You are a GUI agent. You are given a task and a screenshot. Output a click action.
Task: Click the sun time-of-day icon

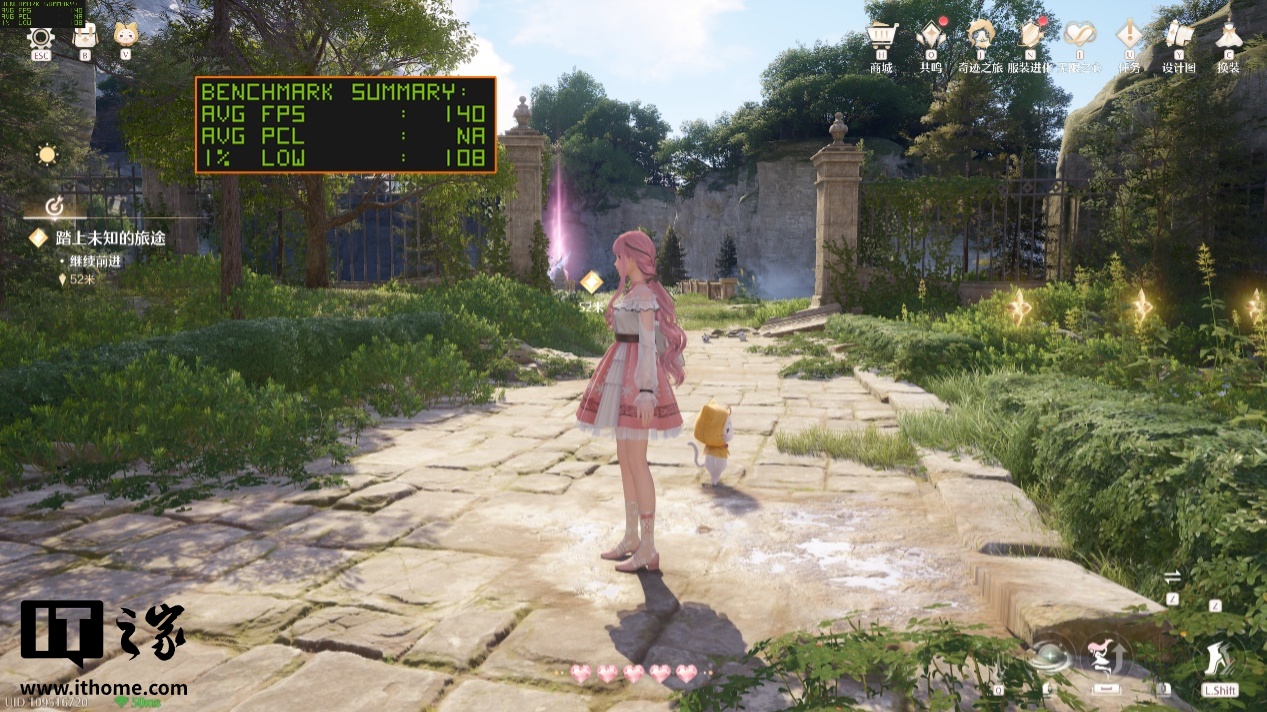(x=46, y=155)
